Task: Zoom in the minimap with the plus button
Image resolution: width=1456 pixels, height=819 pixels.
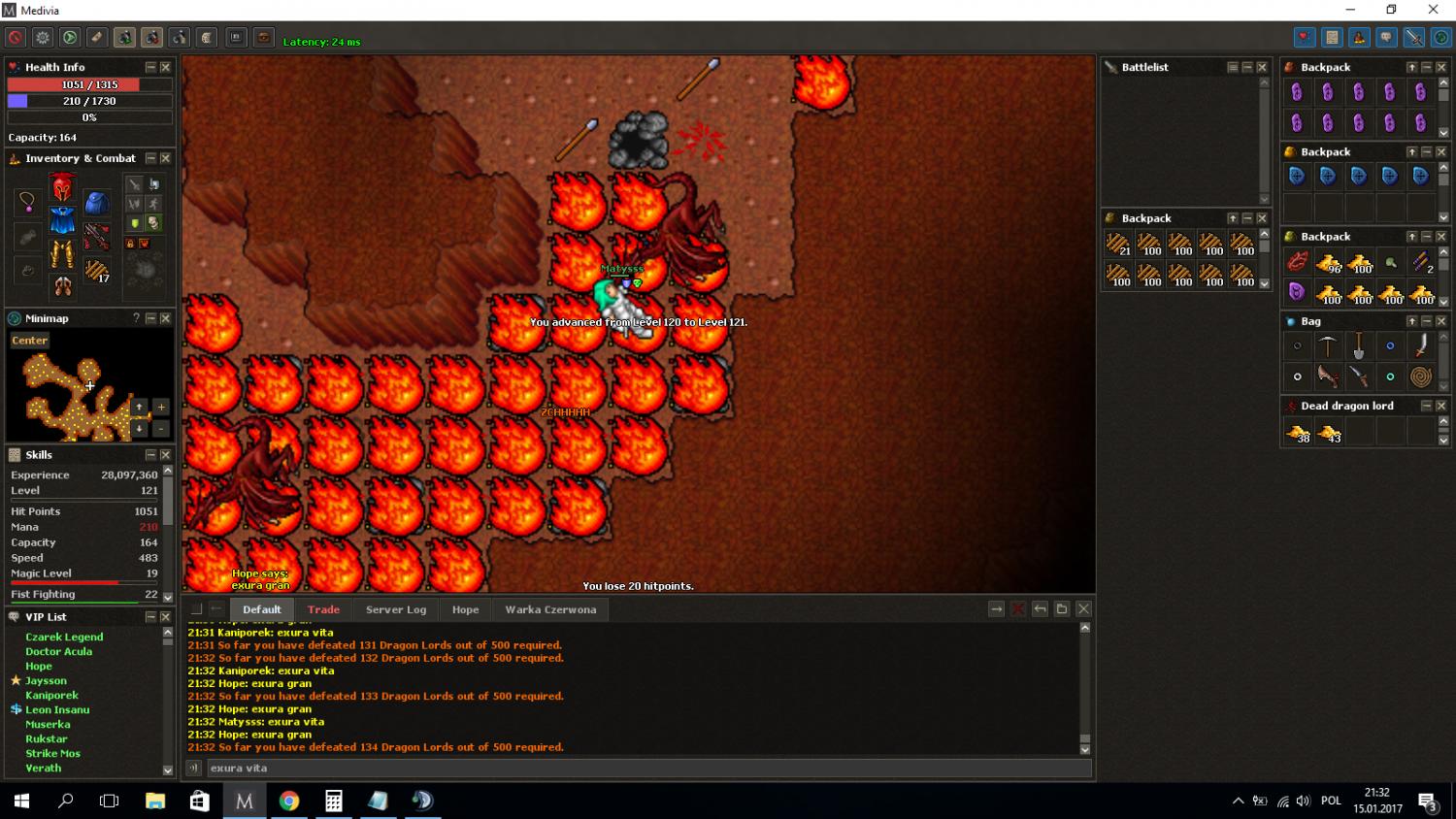Action: pyautogui.click(x=161, y=407)
